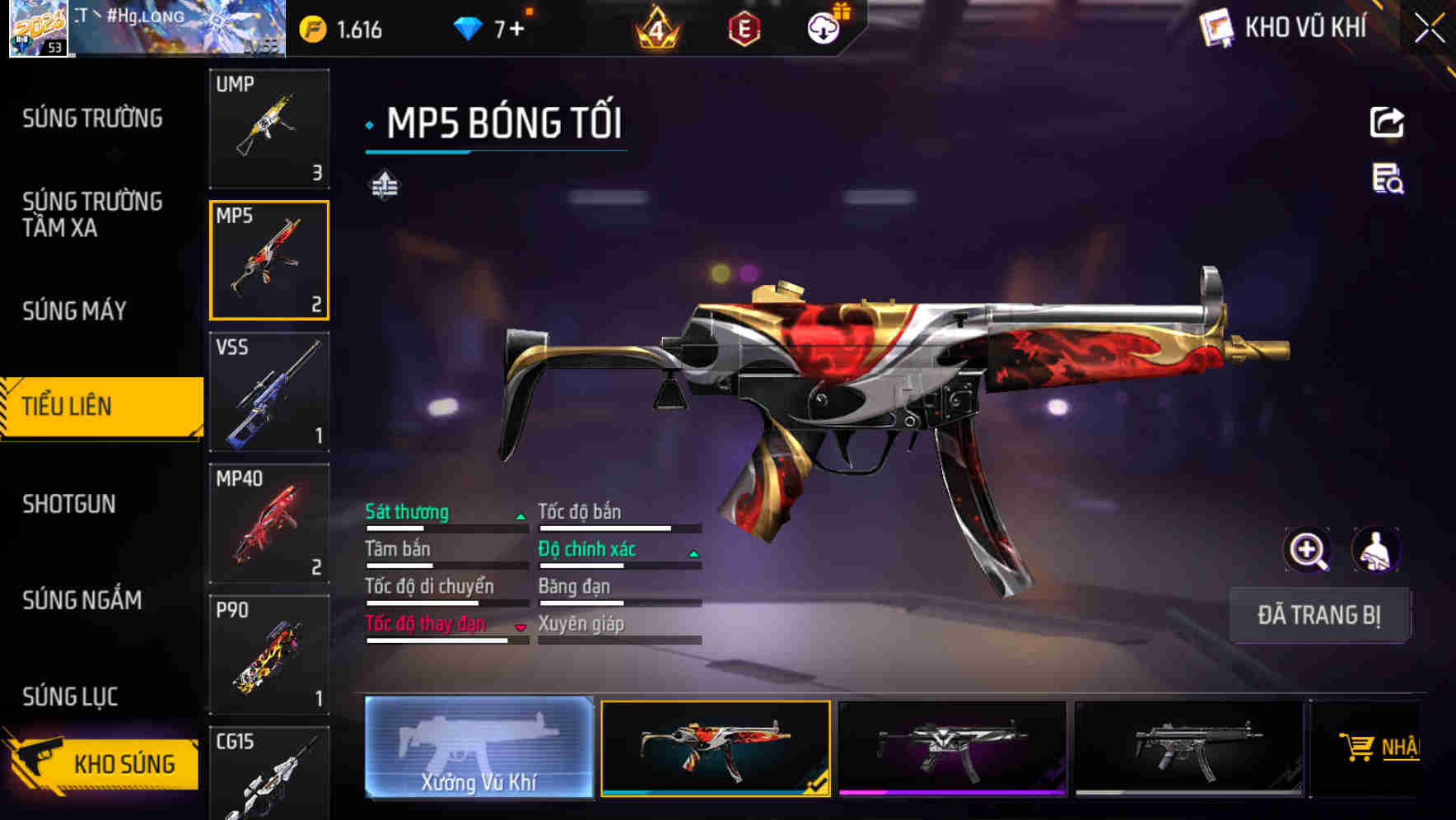Click the Đã Trang Bị button
The height and width of the screenshot is (820, 1456).
(1319, 615)
